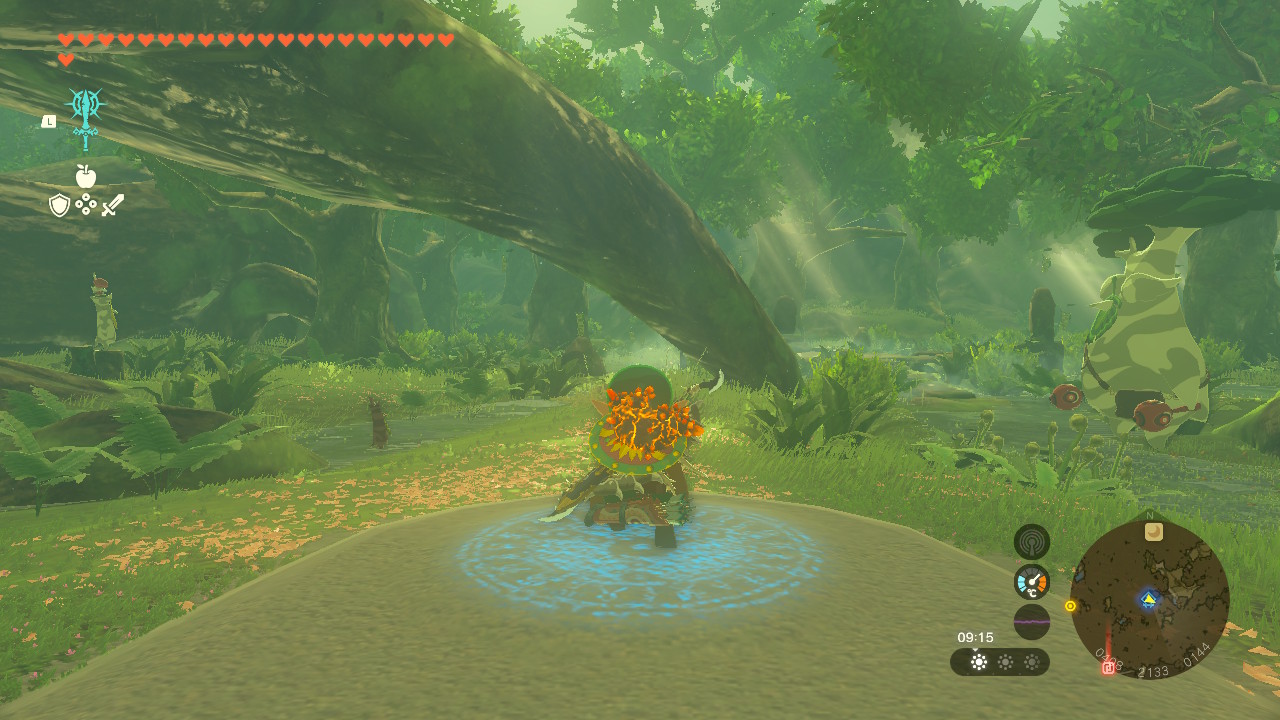Screen dimensions: 1280x720
Task: Activate the cyan glowing sword rune icon
Action: [x=85, y=116]
